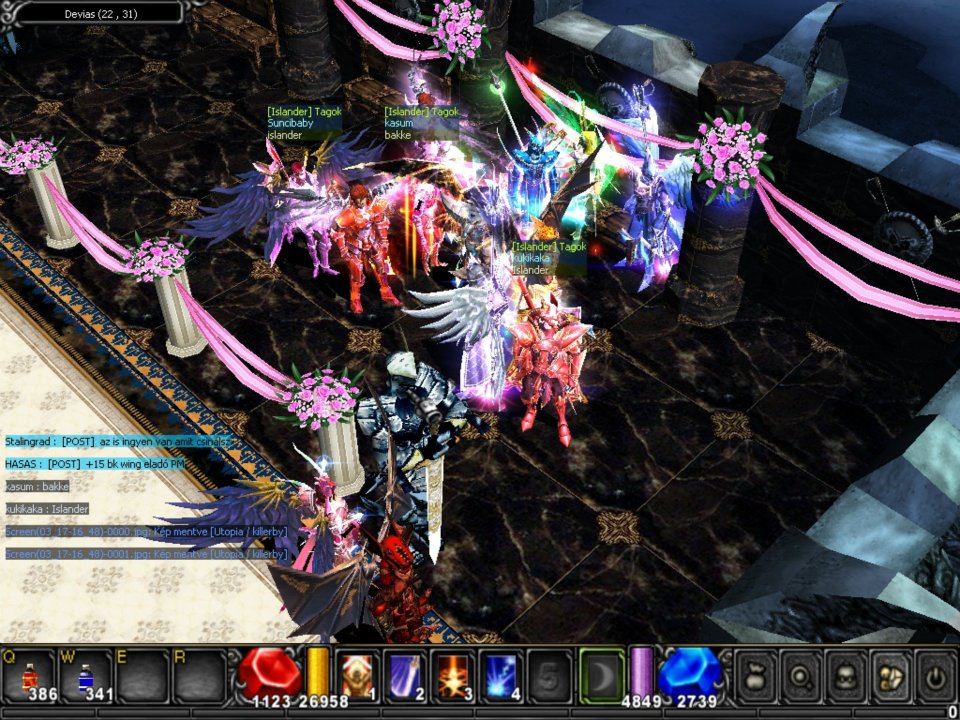Activate skill 1 with the golden figure
The width and height of the screenshot is (960, 720).
357,675
